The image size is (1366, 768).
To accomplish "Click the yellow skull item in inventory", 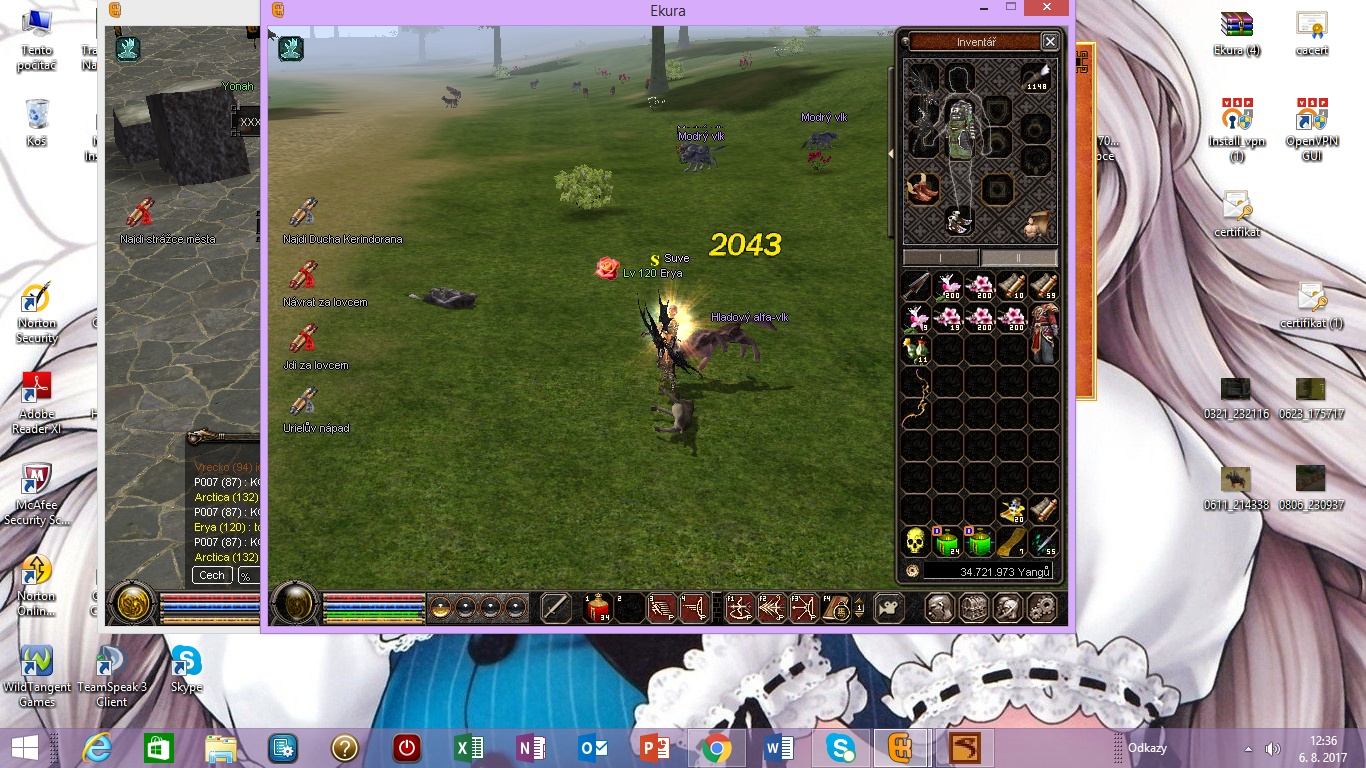I will [916, 543].
